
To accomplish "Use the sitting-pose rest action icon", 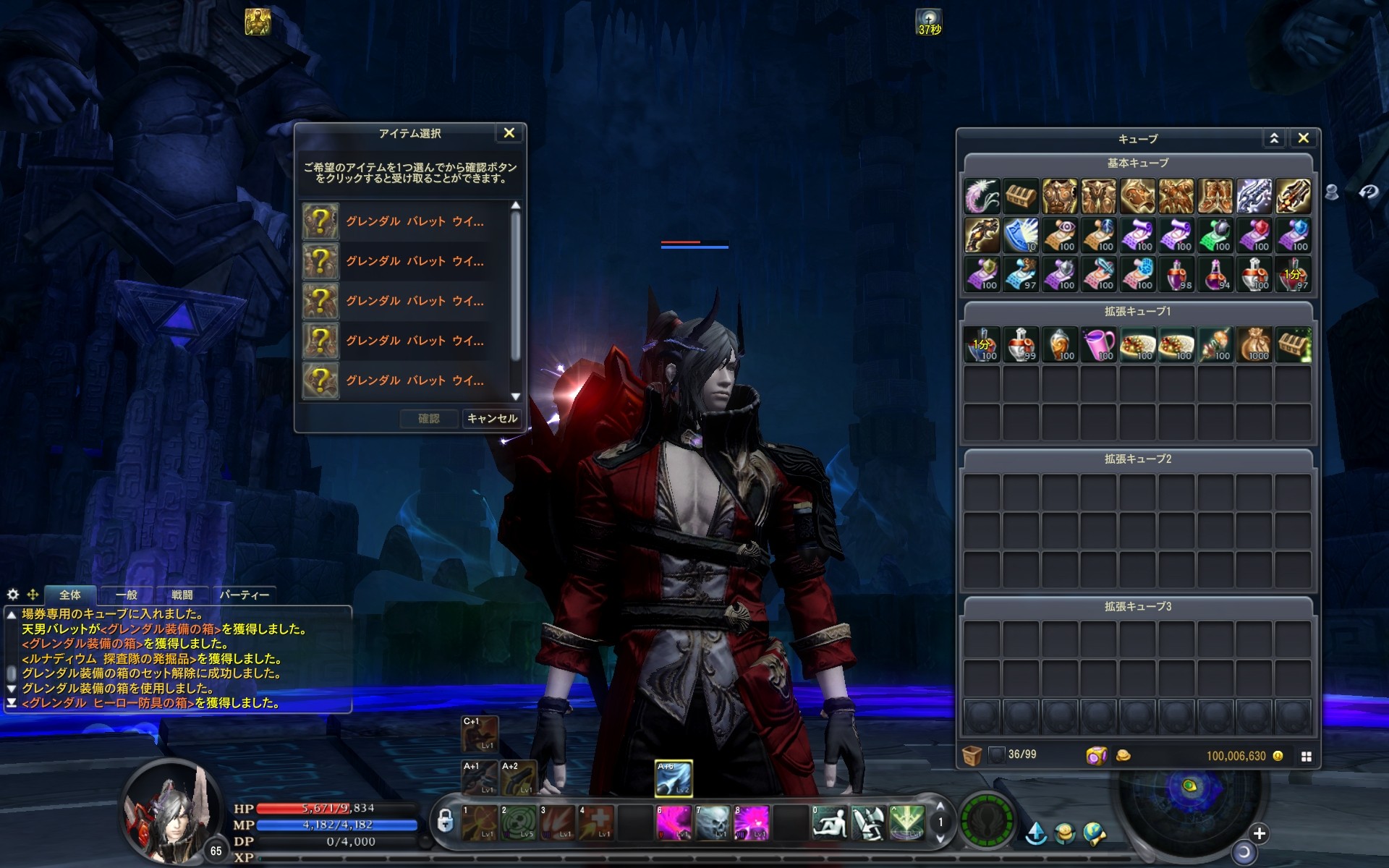I will (829, 822).
